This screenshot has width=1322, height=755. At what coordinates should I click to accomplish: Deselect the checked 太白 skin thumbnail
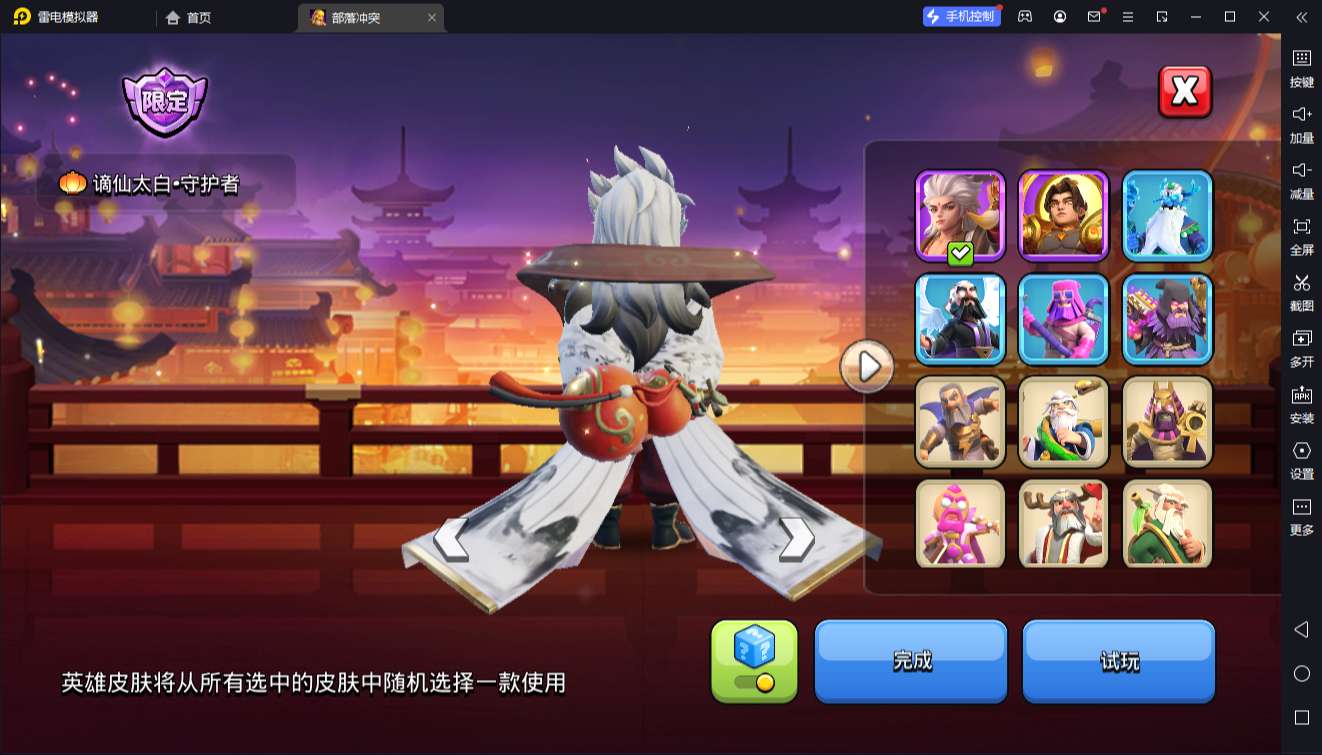click(959, 215)
